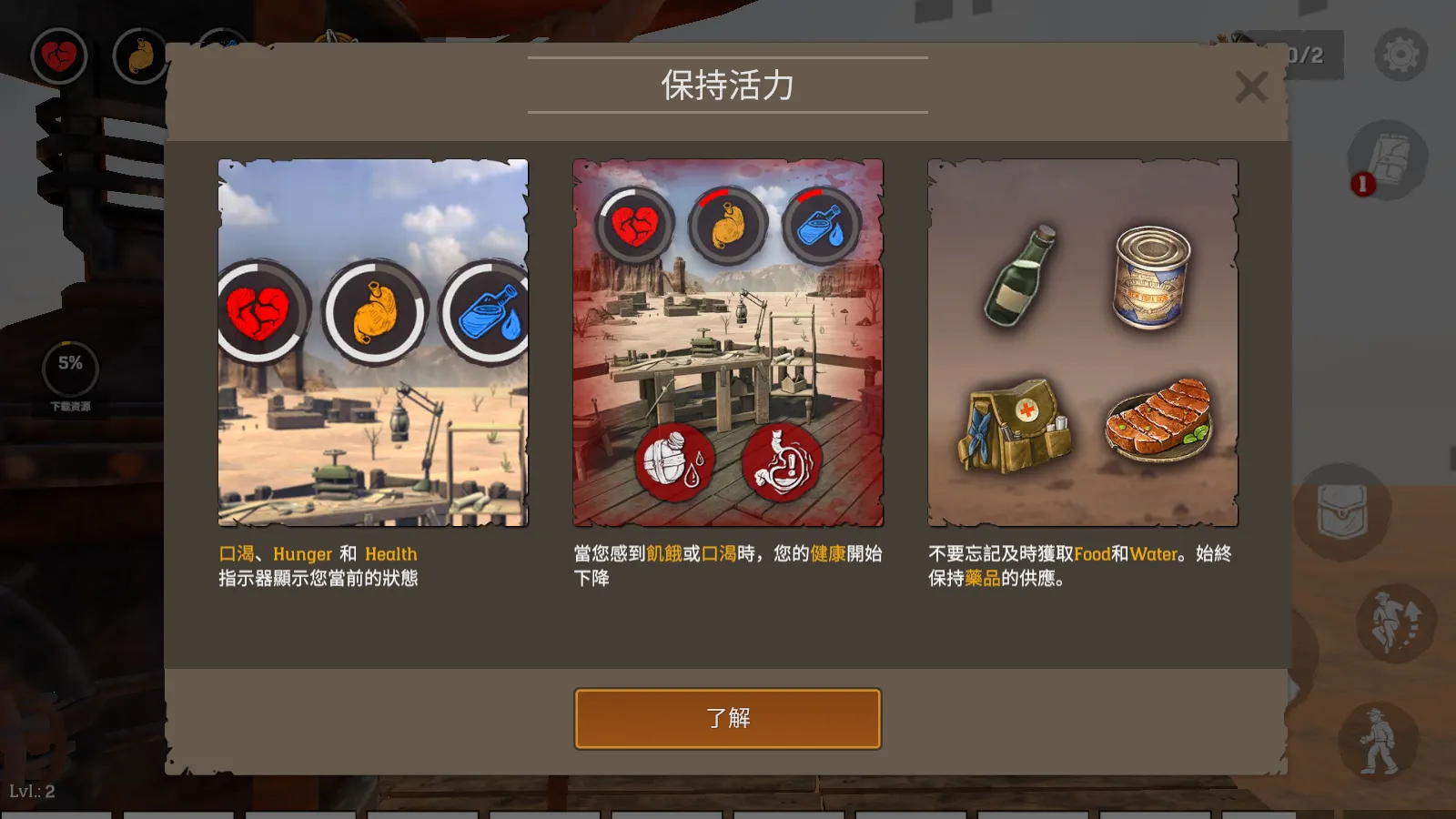The width and height of the screenshot is (1456, 819).
Task: Click the canned food thumbnail in third card
Action: click(x=1151, y=278)
